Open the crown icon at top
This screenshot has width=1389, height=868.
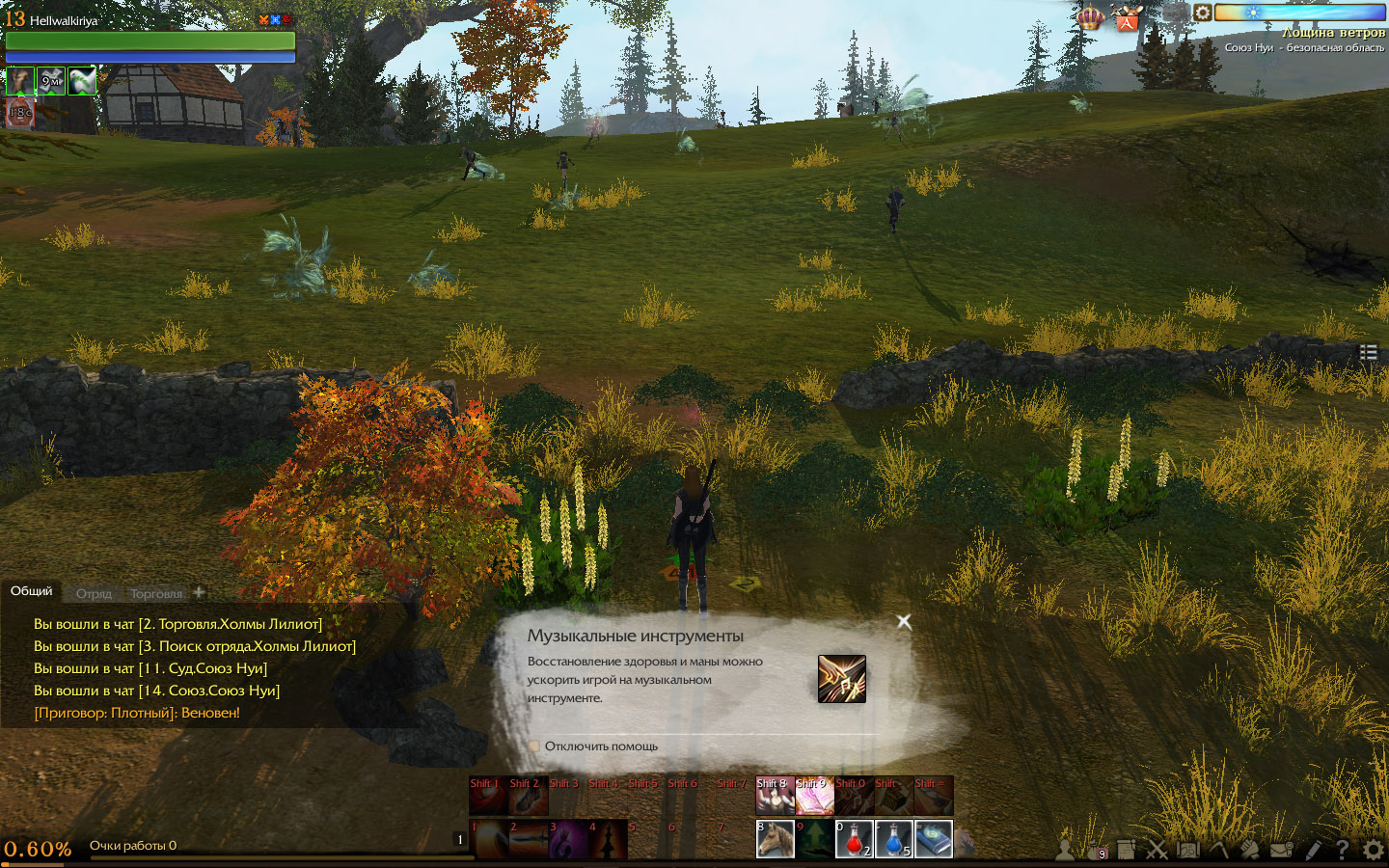point(1090,17)
